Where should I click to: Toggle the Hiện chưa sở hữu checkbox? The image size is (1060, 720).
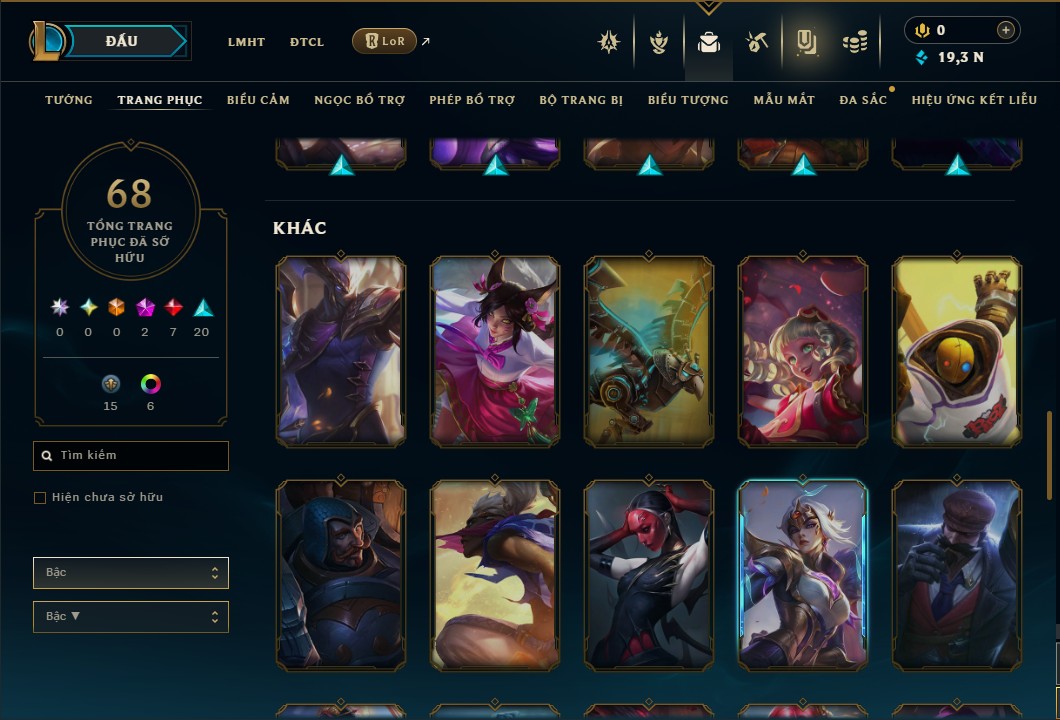pos(40,498)
